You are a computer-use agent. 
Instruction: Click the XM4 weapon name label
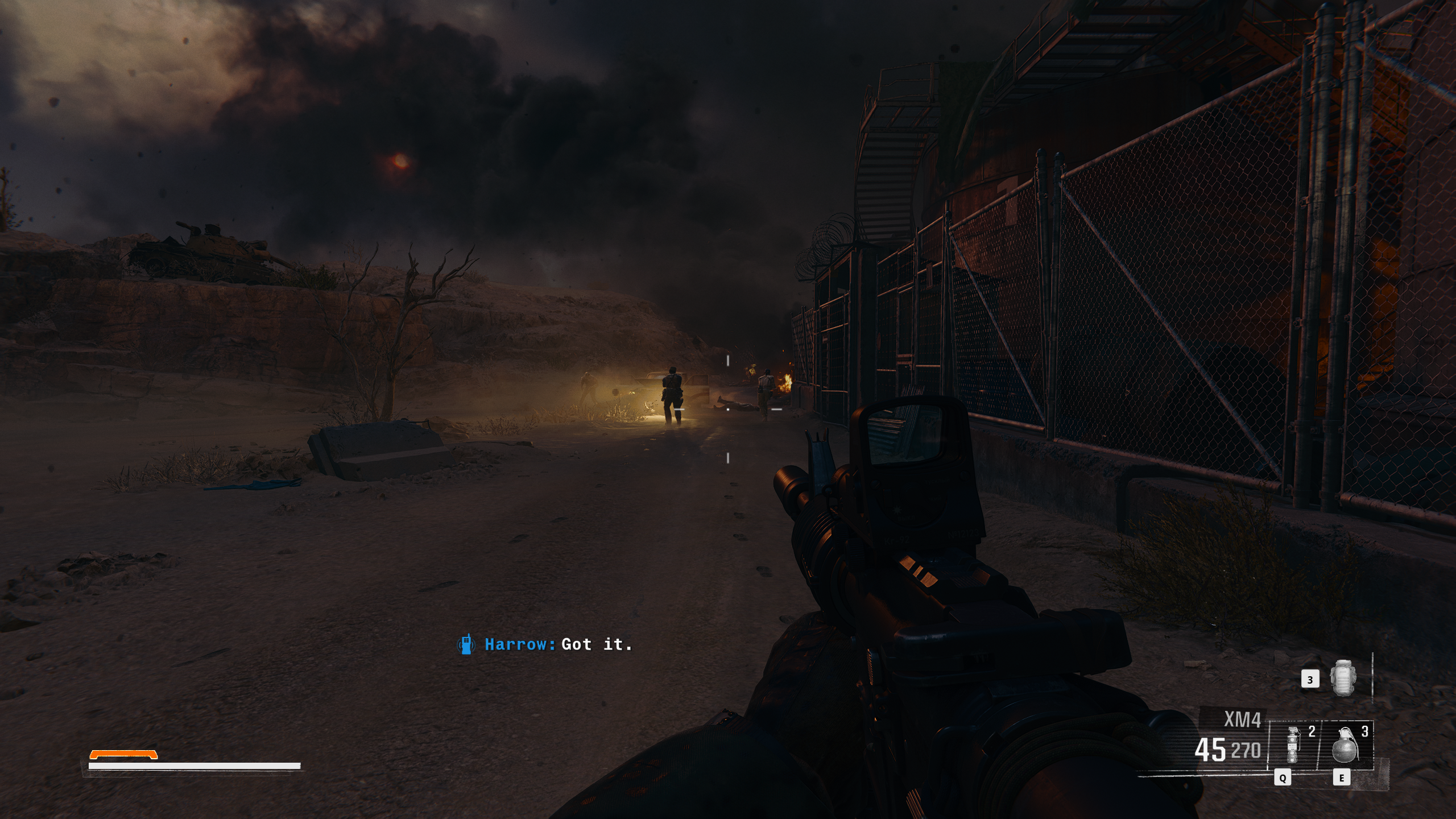1242,720
